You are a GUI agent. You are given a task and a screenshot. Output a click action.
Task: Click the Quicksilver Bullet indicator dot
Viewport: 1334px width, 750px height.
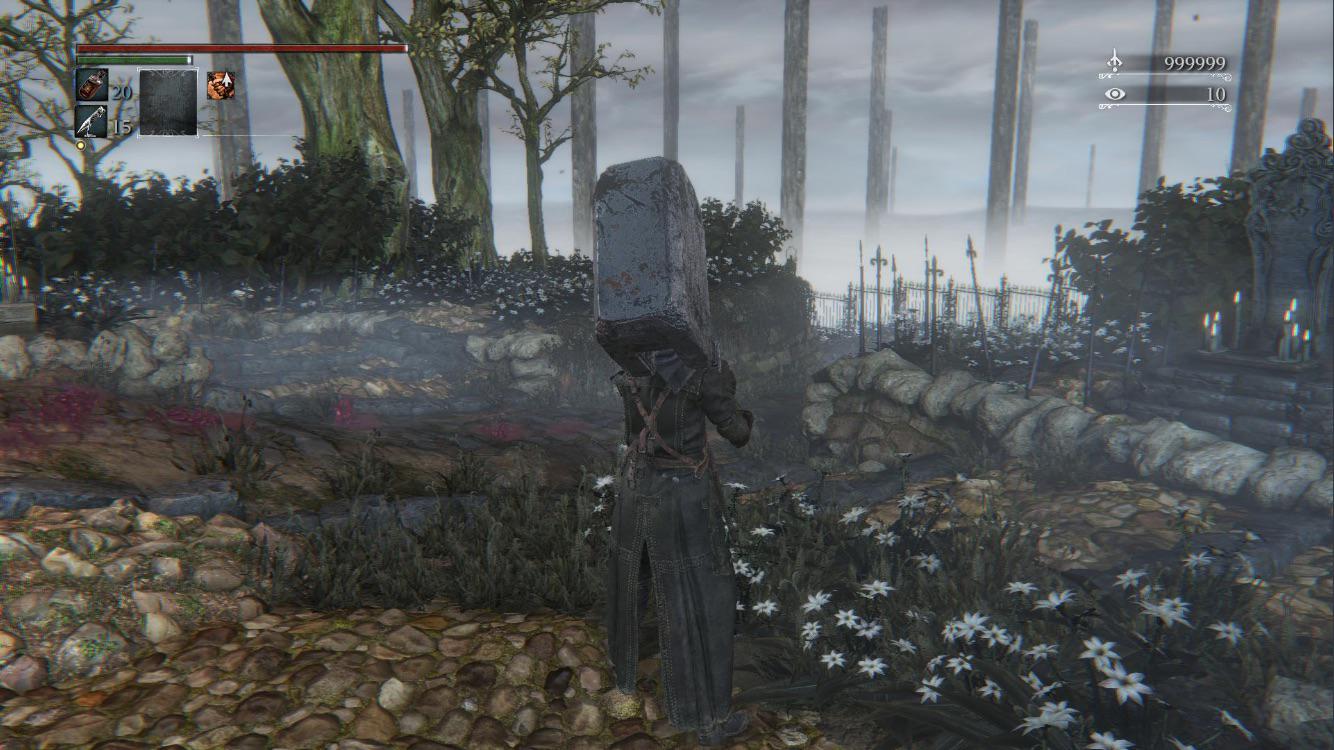coord(80,145)
